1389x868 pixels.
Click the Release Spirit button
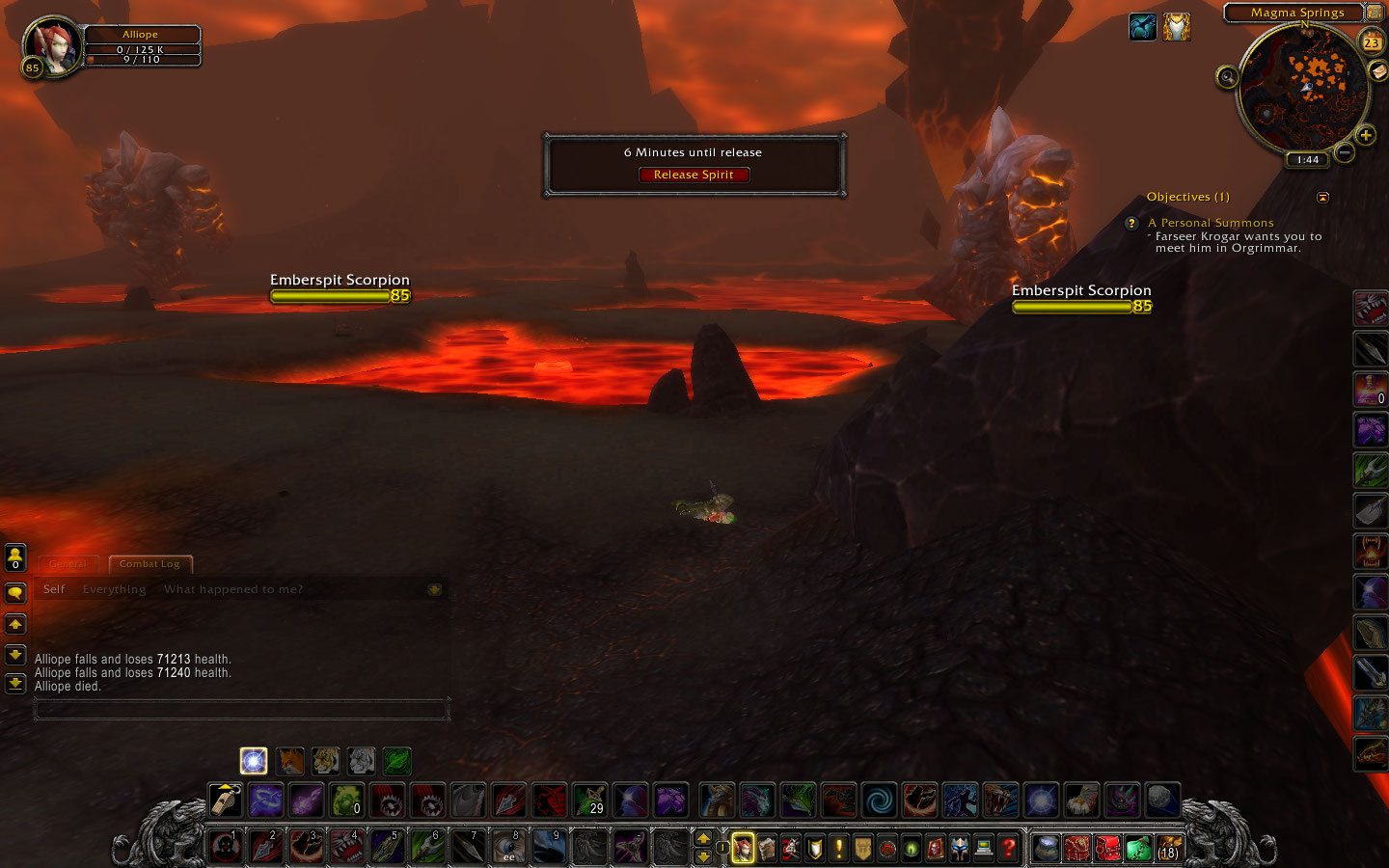(x=694, y=175)
